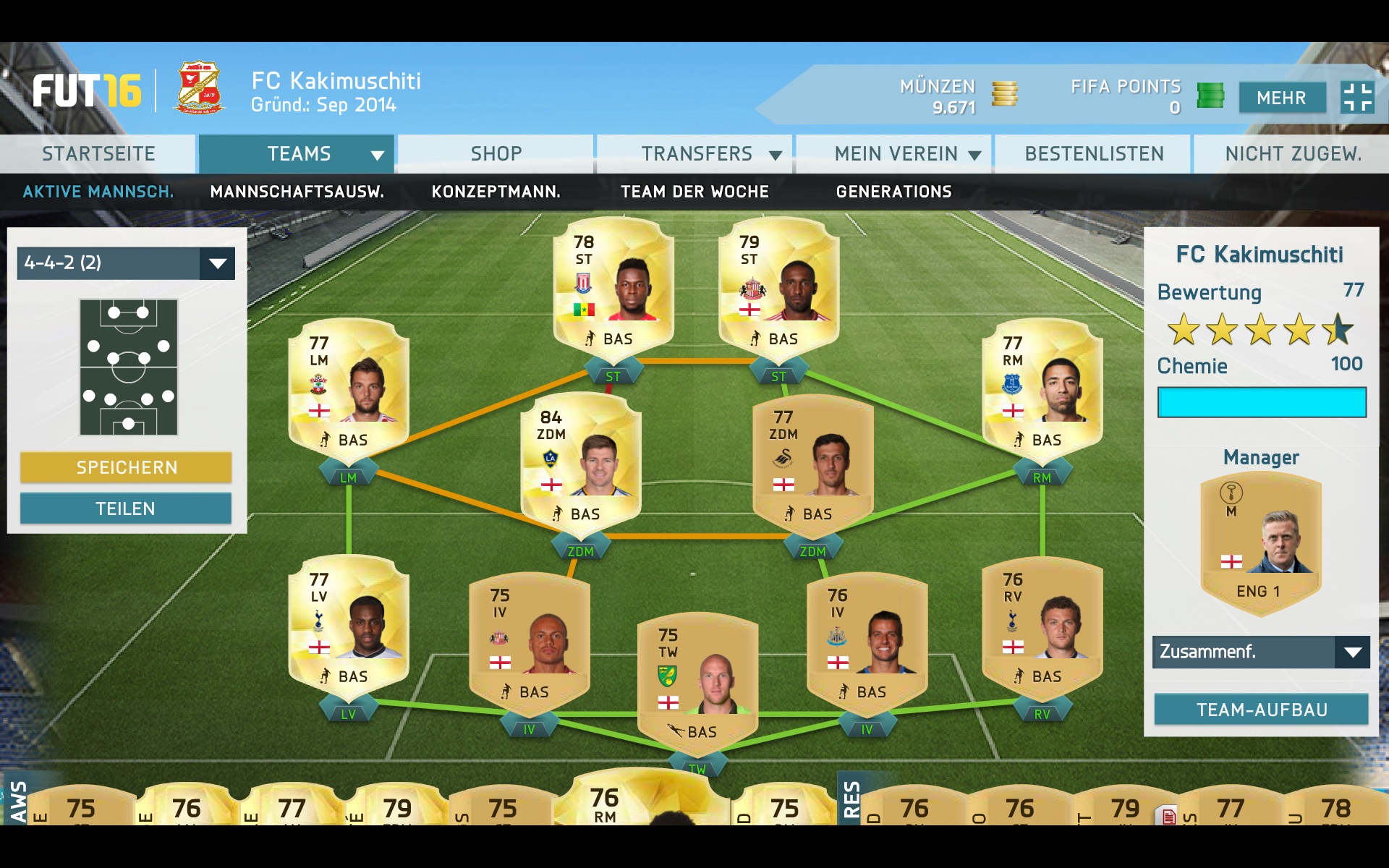Open the Shop tab
Image resolution: width=1389 pixels, height=868 pixels.
496,154
